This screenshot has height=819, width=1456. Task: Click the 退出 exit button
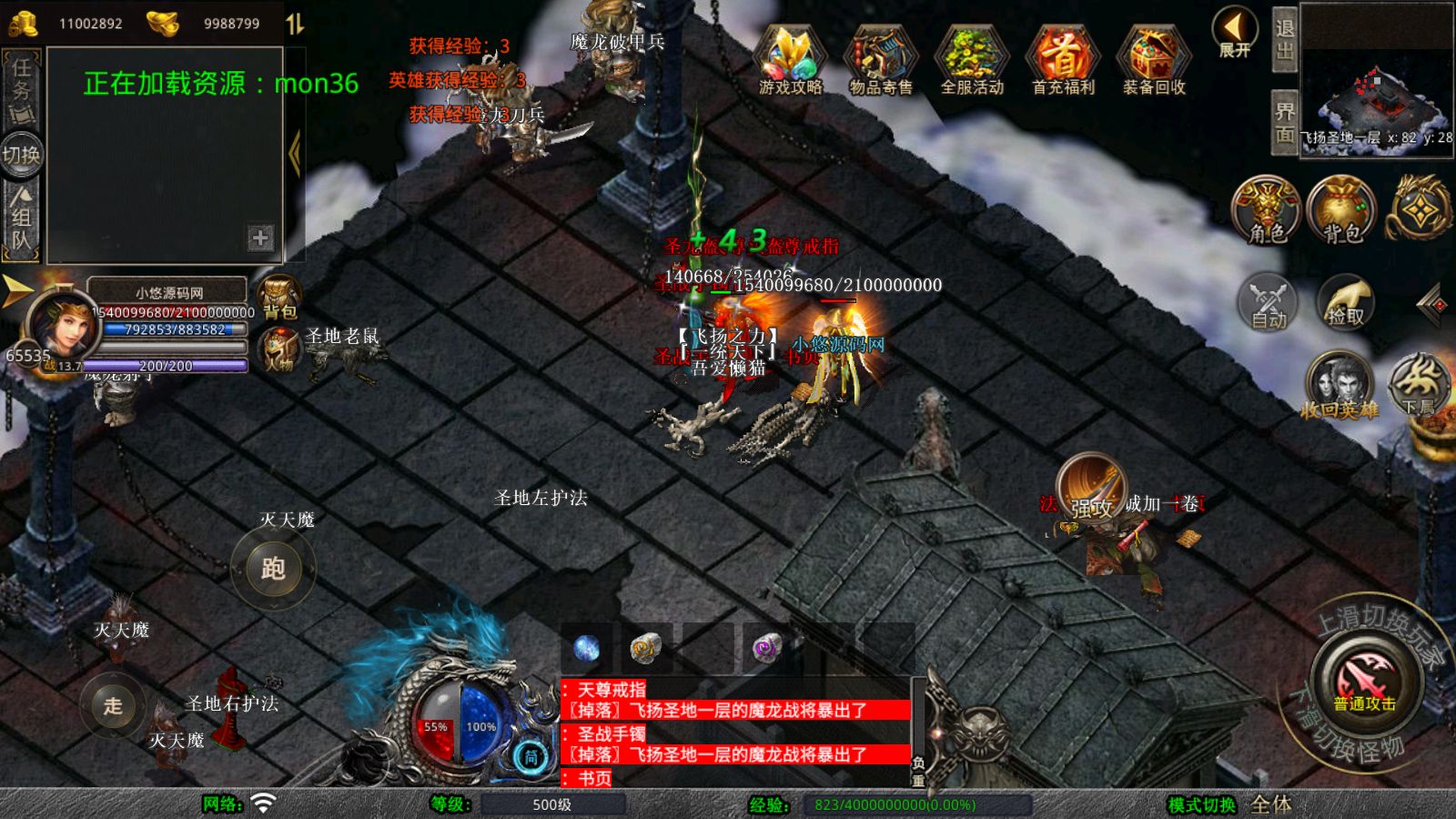[1284, 39]
